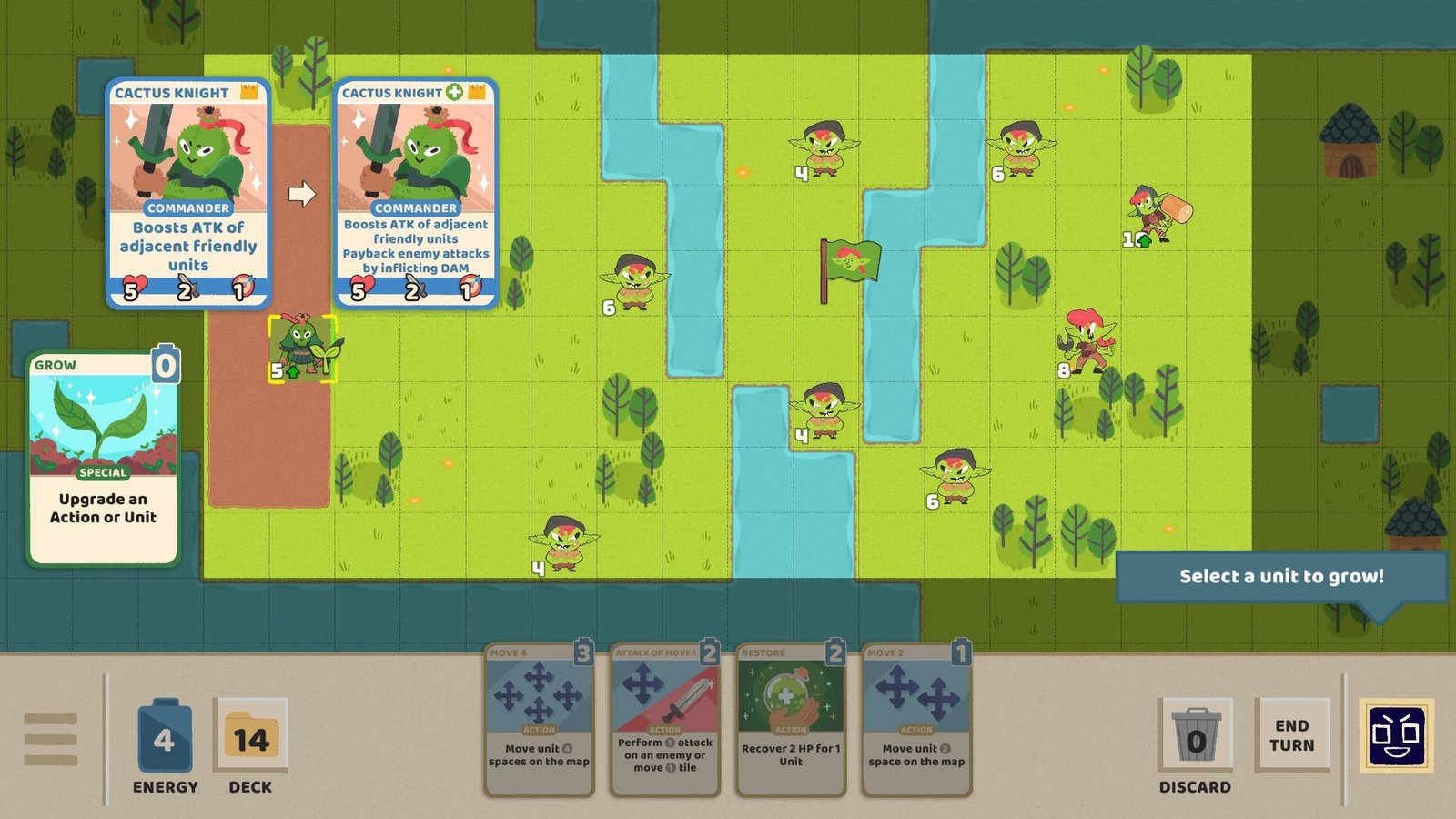Open the Deck folder showing 14 cards
Screen dimensions: 1456x819
(251, 735)
